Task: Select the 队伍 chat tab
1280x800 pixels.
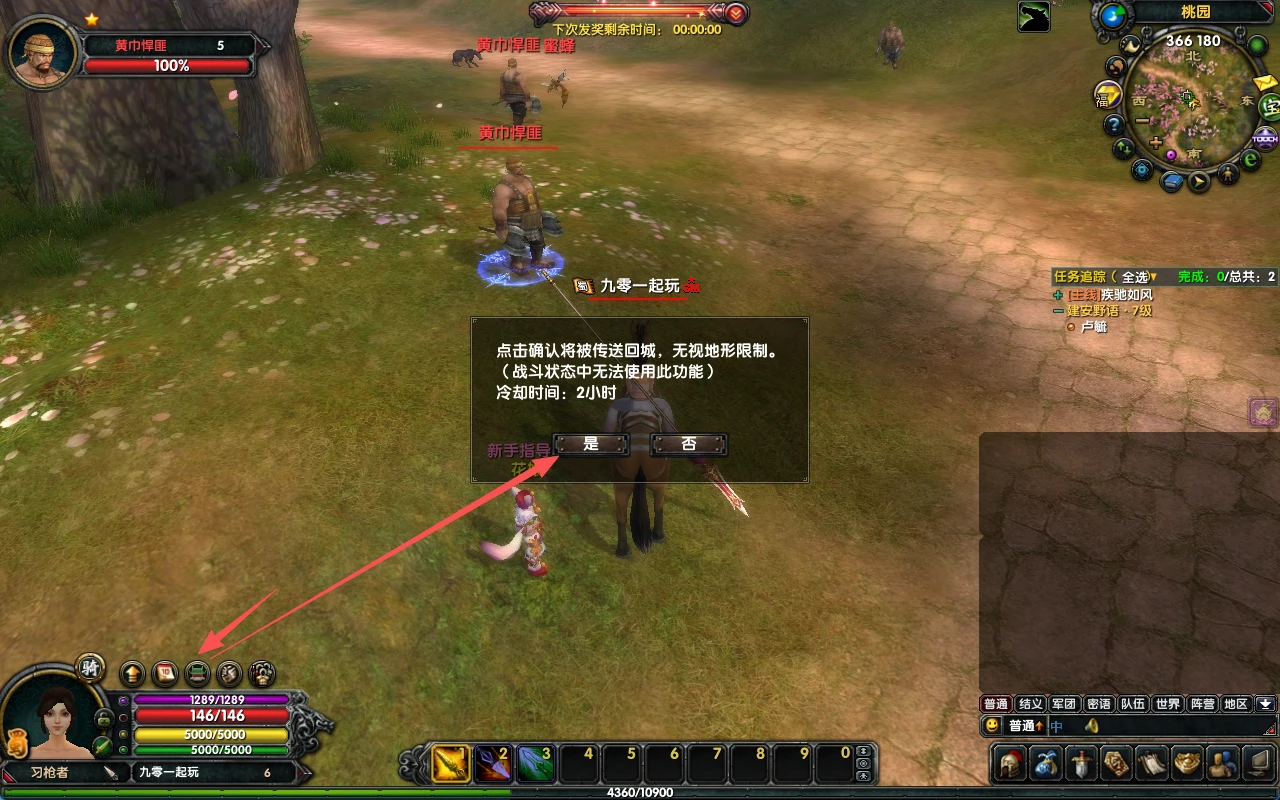Action: click(x=1132, y=704)
